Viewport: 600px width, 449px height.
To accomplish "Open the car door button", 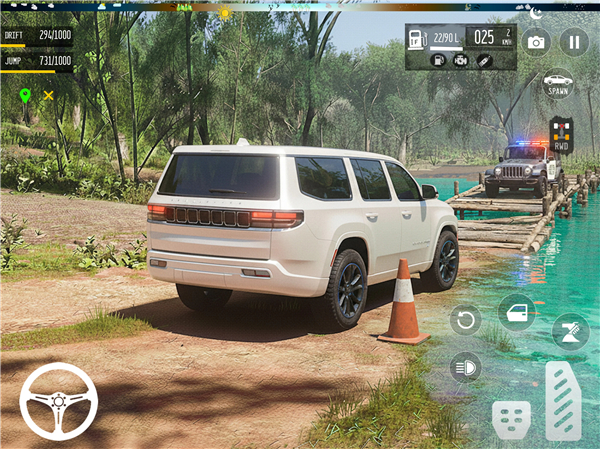I will click(516, 312).
